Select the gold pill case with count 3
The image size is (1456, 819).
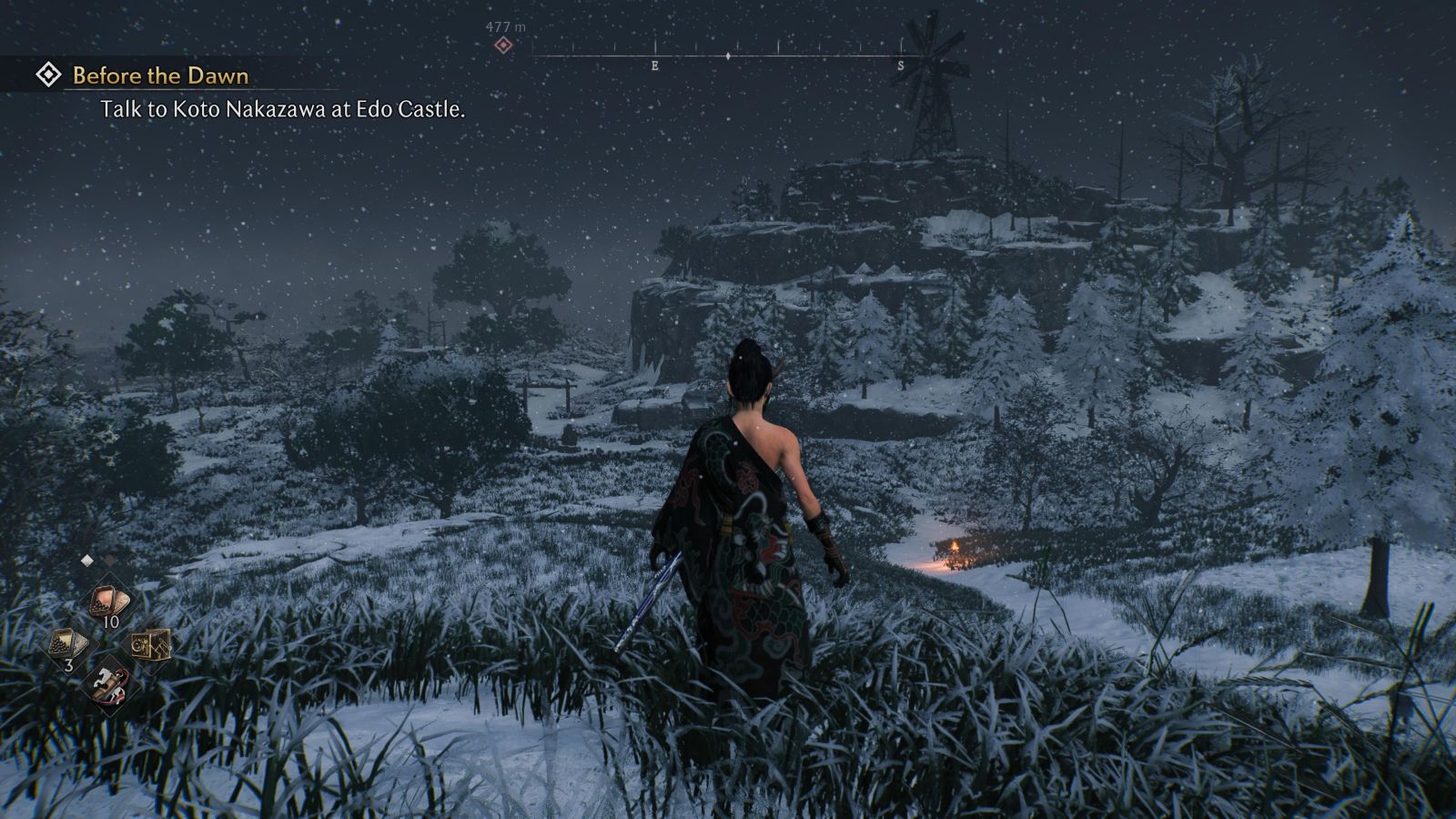(x=68, y=644)
